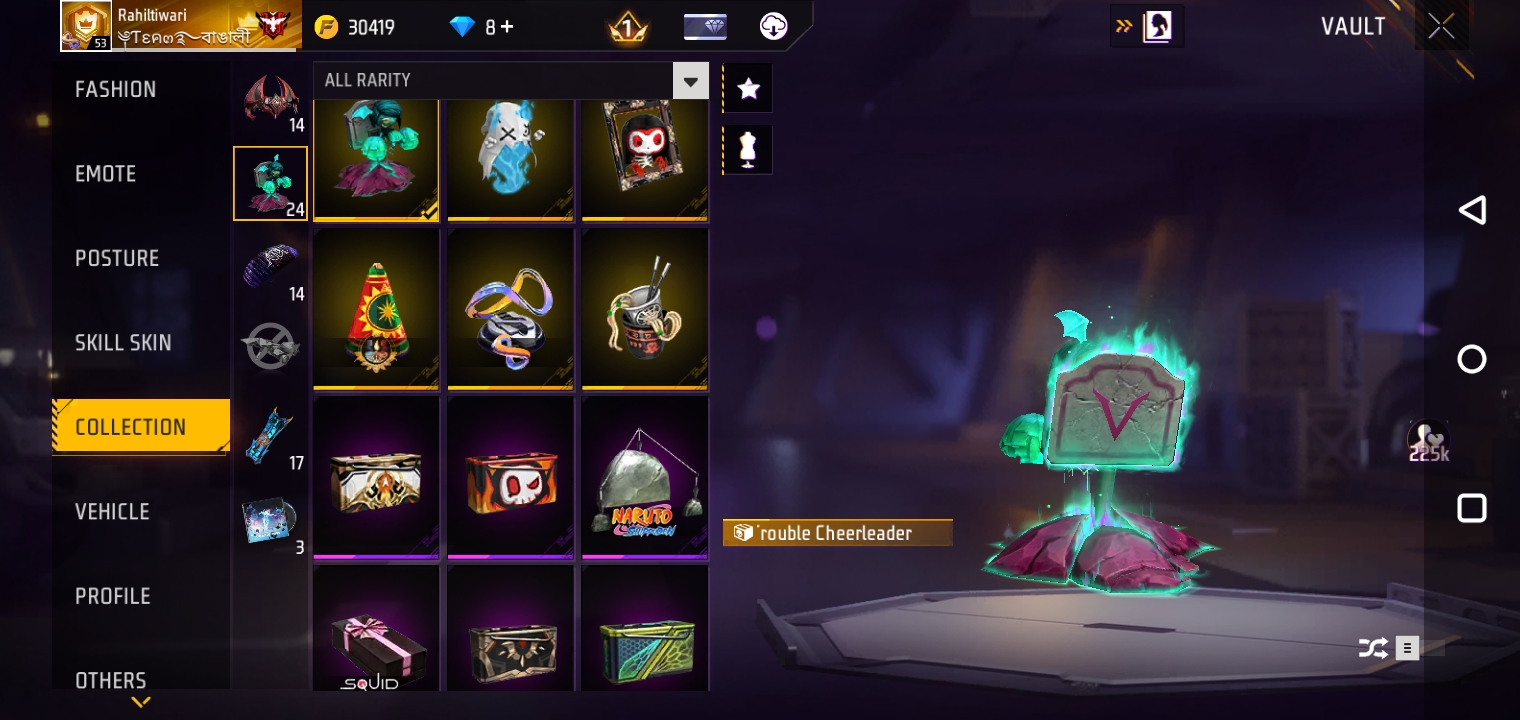The height and width of the screenshot is (720, 1520).
Task: Click the diamond currency icon to top up
Action: point(462,26)
